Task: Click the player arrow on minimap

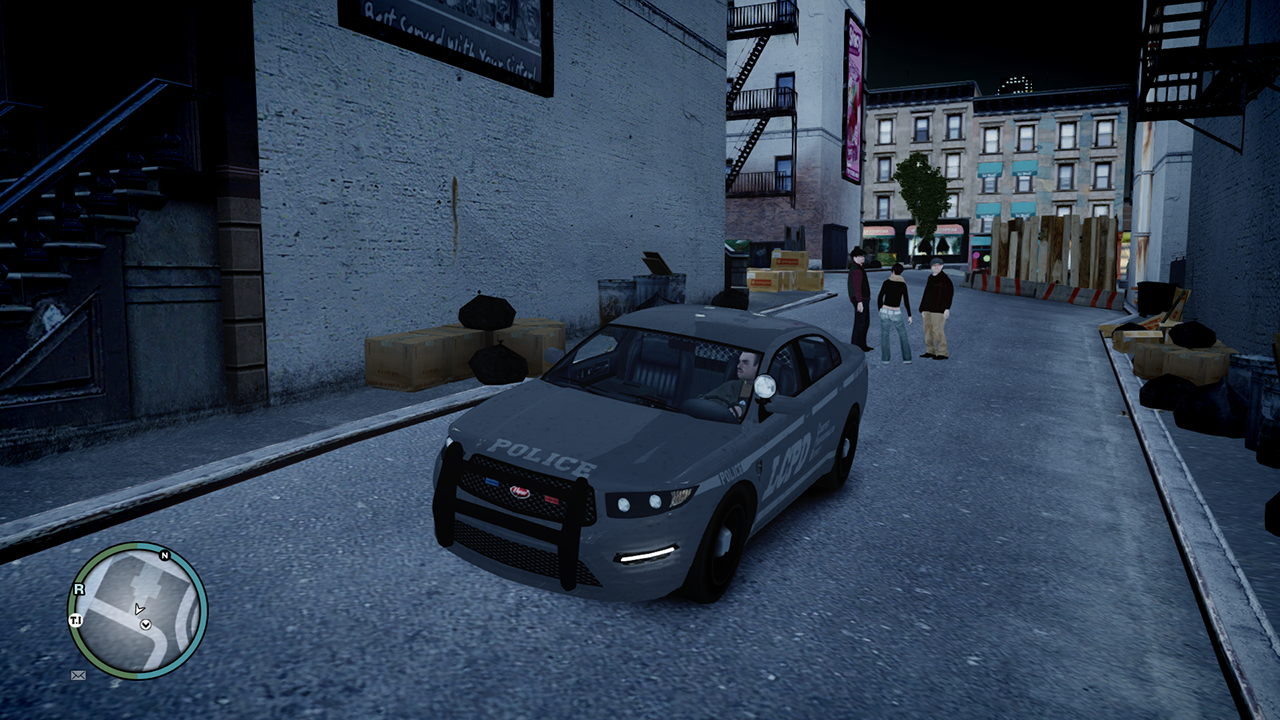Action: [139, 608]
